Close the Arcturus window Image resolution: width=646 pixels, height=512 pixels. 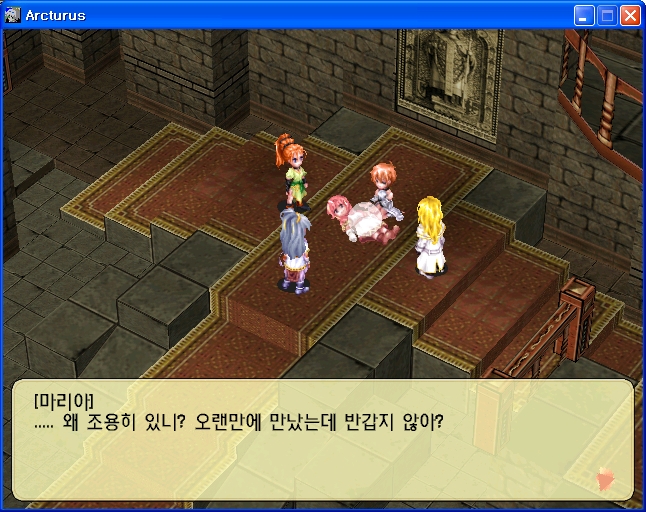click(x=630, y=15)
